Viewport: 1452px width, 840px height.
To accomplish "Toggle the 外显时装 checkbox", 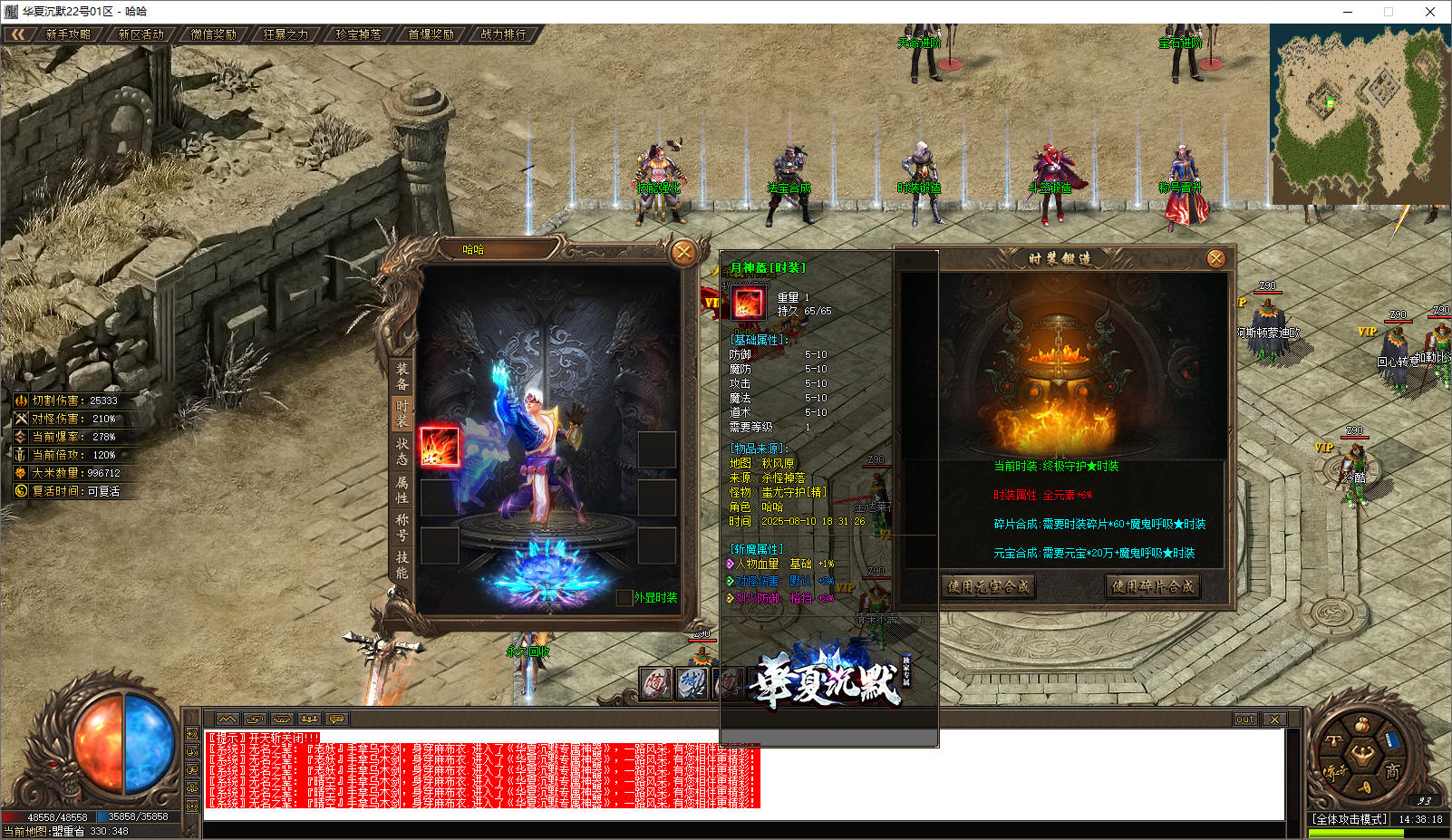I will 624,598.
